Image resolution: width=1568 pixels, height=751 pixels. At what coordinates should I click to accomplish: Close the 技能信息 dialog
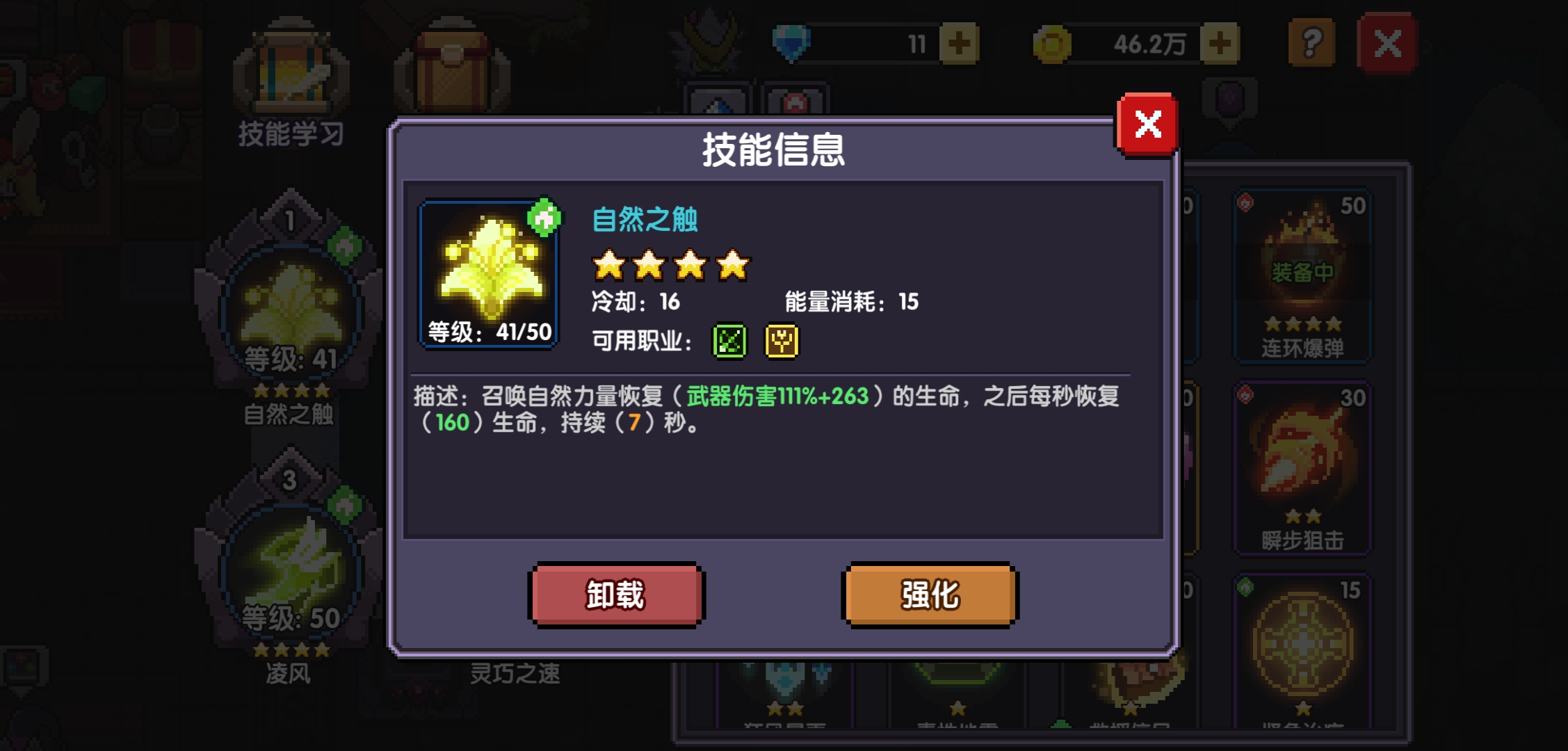point(1147,124)
